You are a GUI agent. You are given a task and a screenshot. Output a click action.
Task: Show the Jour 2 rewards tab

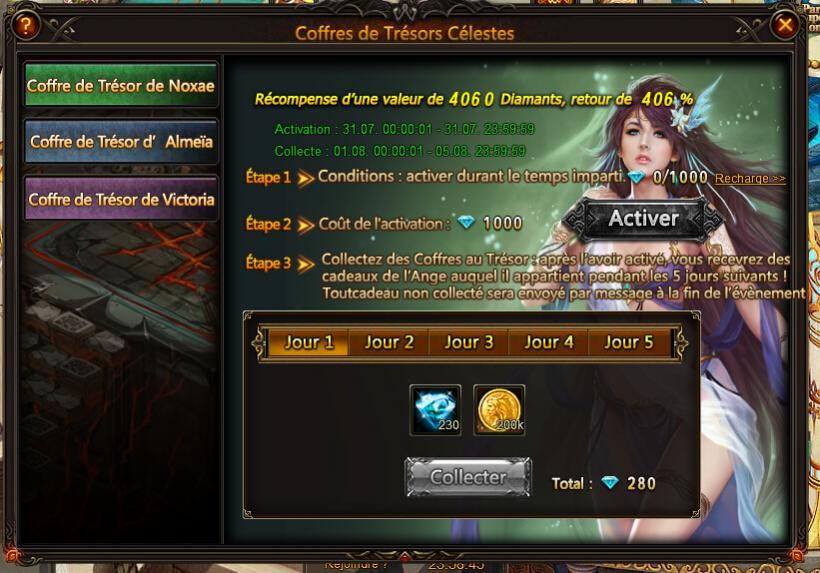pos(389,342)
